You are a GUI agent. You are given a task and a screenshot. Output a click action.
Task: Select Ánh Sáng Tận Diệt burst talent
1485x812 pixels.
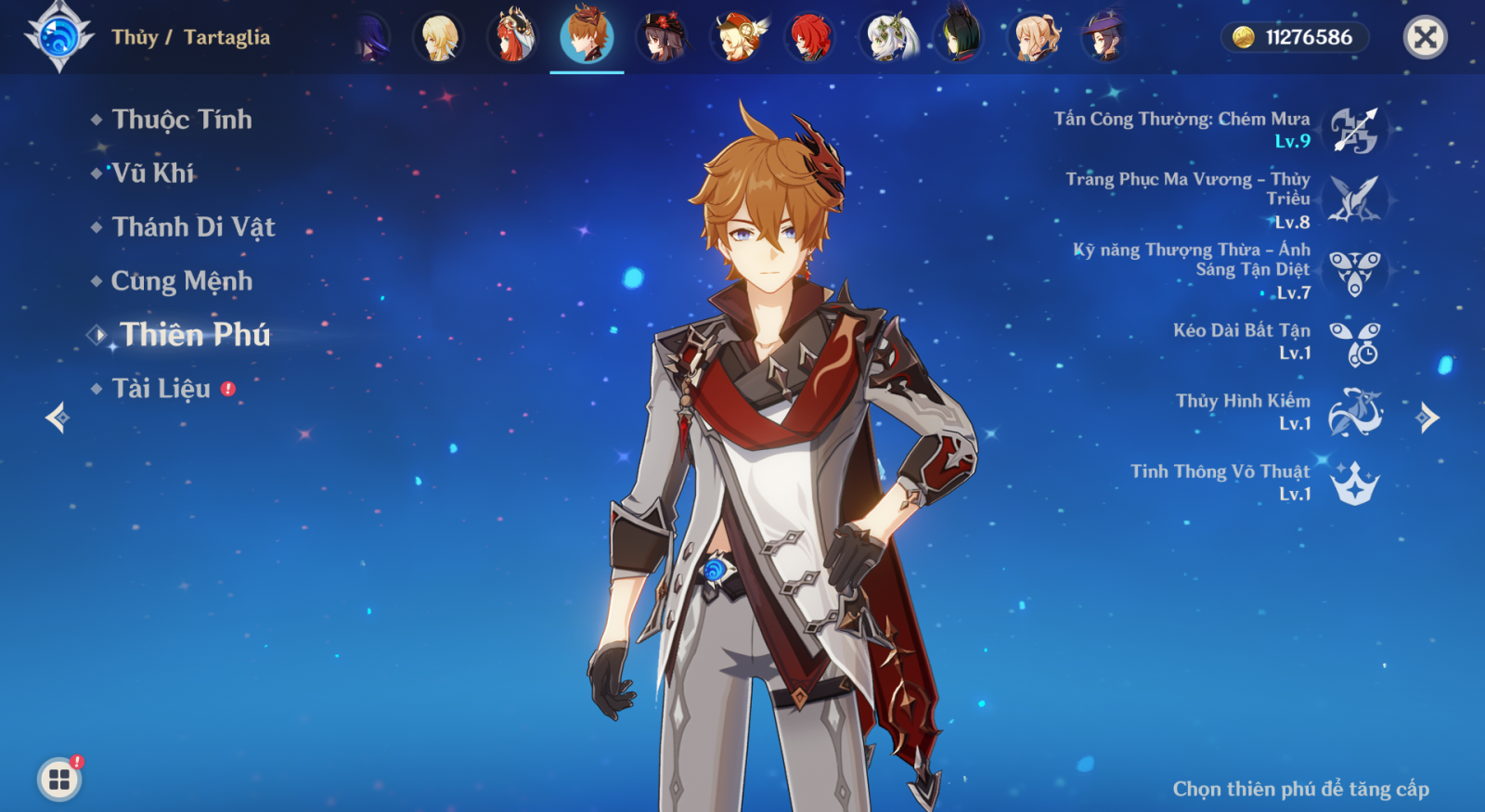click(1354, 272)
